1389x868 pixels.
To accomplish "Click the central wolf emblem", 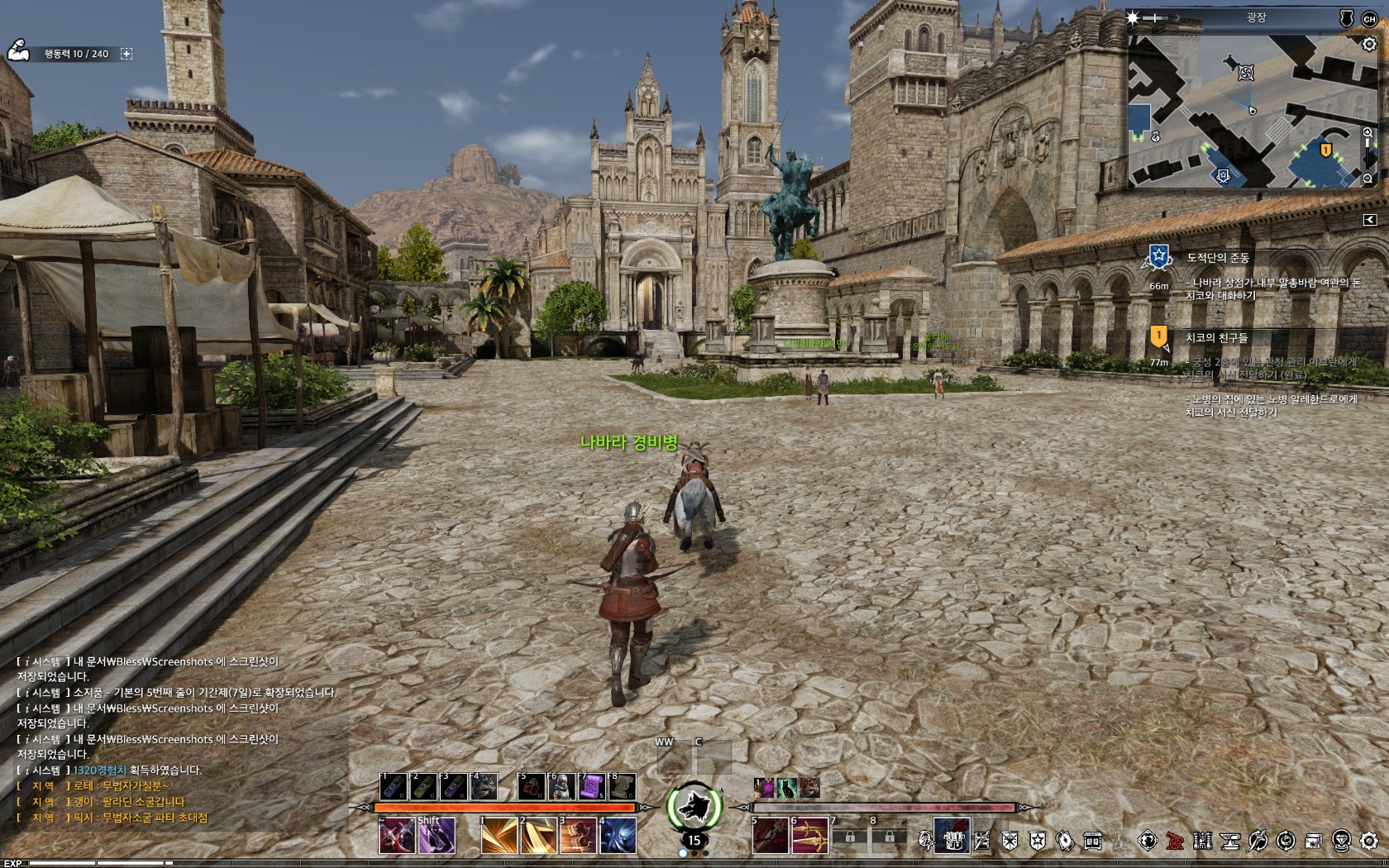I will tap(694, 807).
